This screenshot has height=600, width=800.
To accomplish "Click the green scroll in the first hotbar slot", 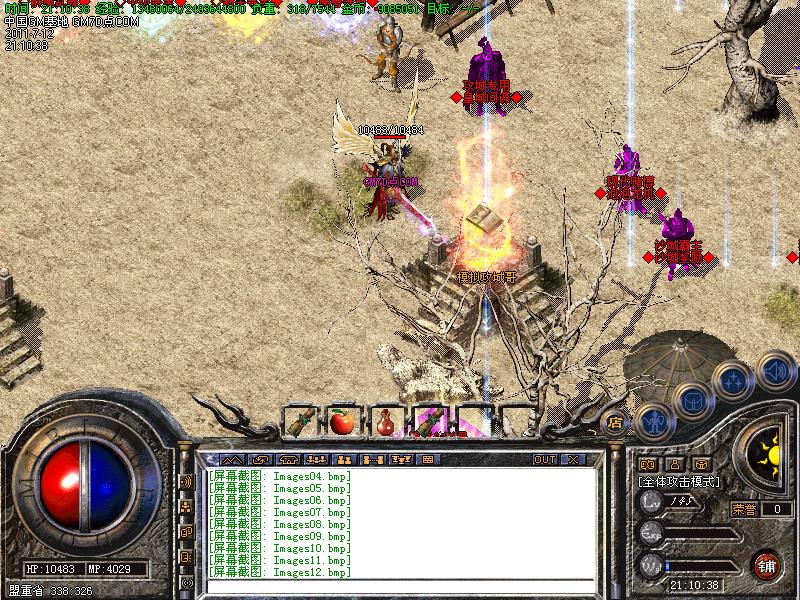I will click(x=298, y=421).
